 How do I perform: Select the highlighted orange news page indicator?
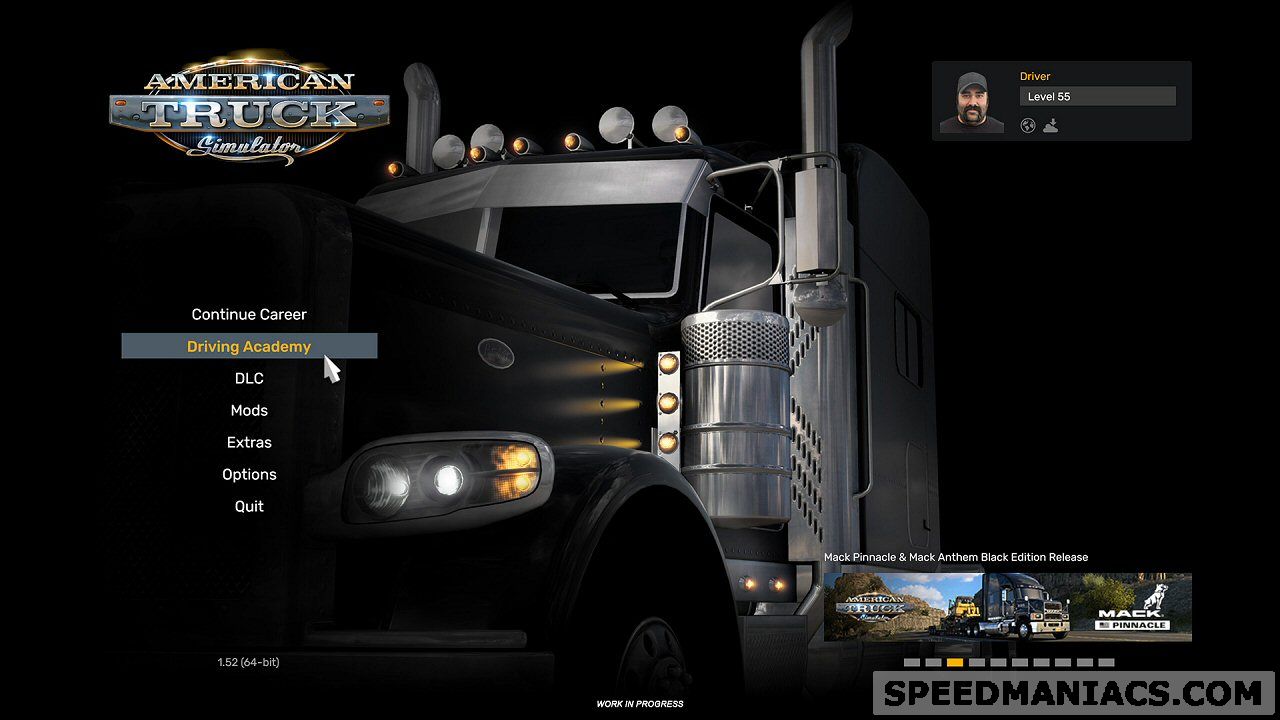(x=955, y=662)
